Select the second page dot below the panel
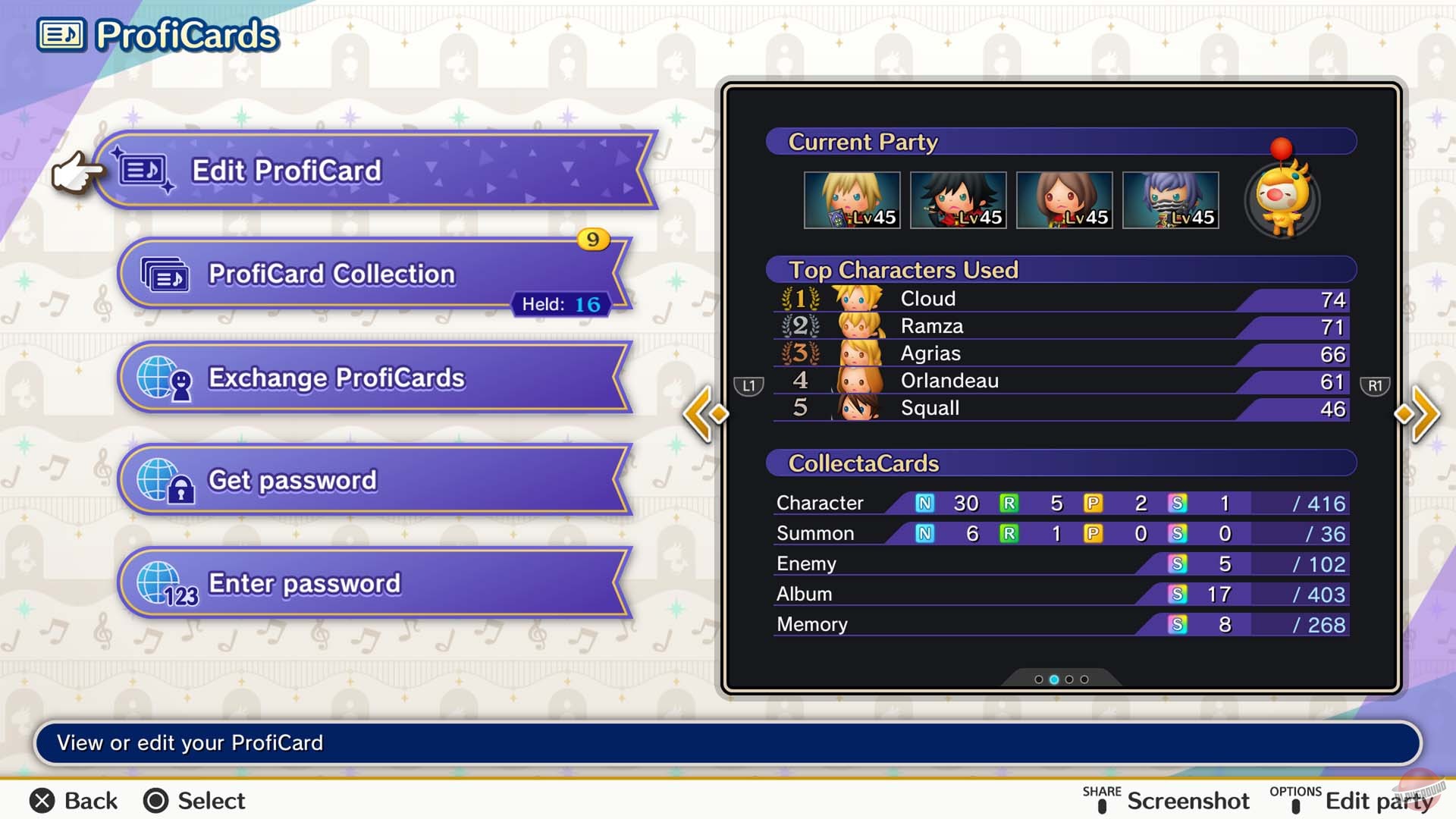Viewport: 1456px width, 819px height. [1053, 680]
